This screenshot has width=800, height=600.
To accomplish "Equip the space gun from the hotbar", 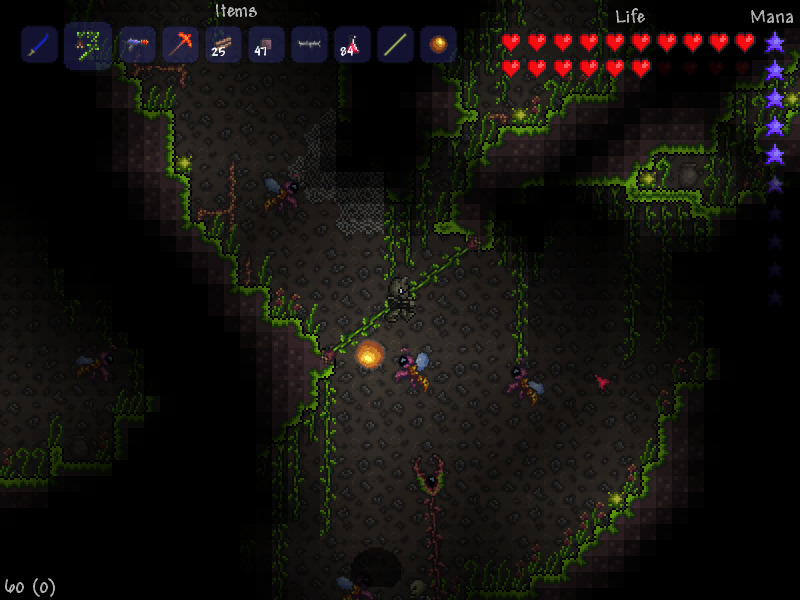I will click(138, 45).
